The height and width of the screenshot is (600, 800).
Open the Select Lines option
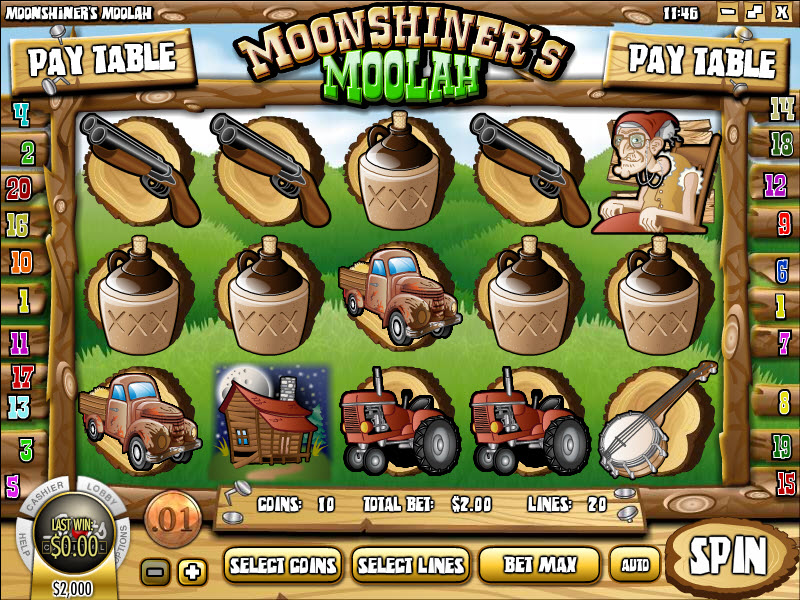tap(411, 565)
